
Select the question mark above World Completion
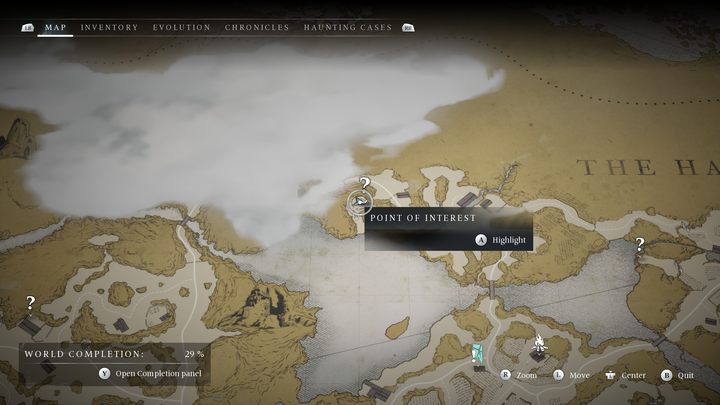31,302
